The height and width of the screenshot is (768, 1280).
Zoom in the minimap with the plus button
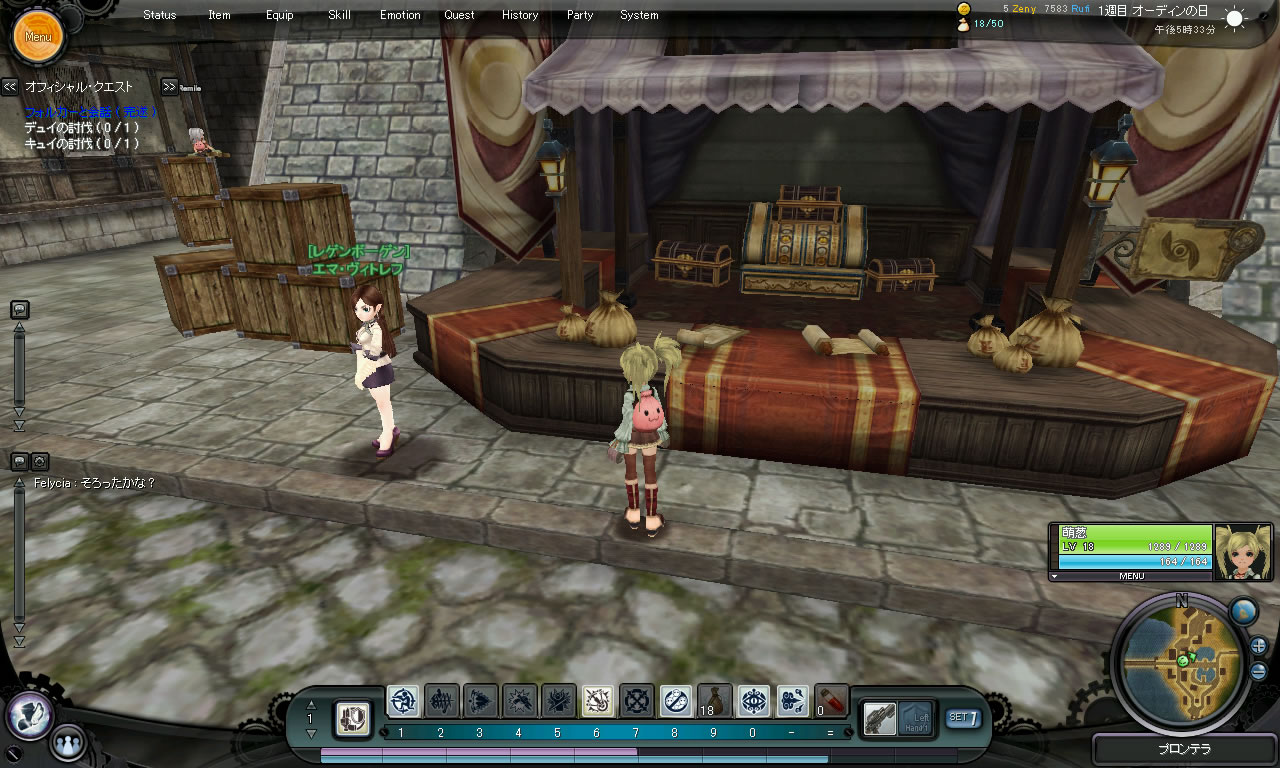1258,646
